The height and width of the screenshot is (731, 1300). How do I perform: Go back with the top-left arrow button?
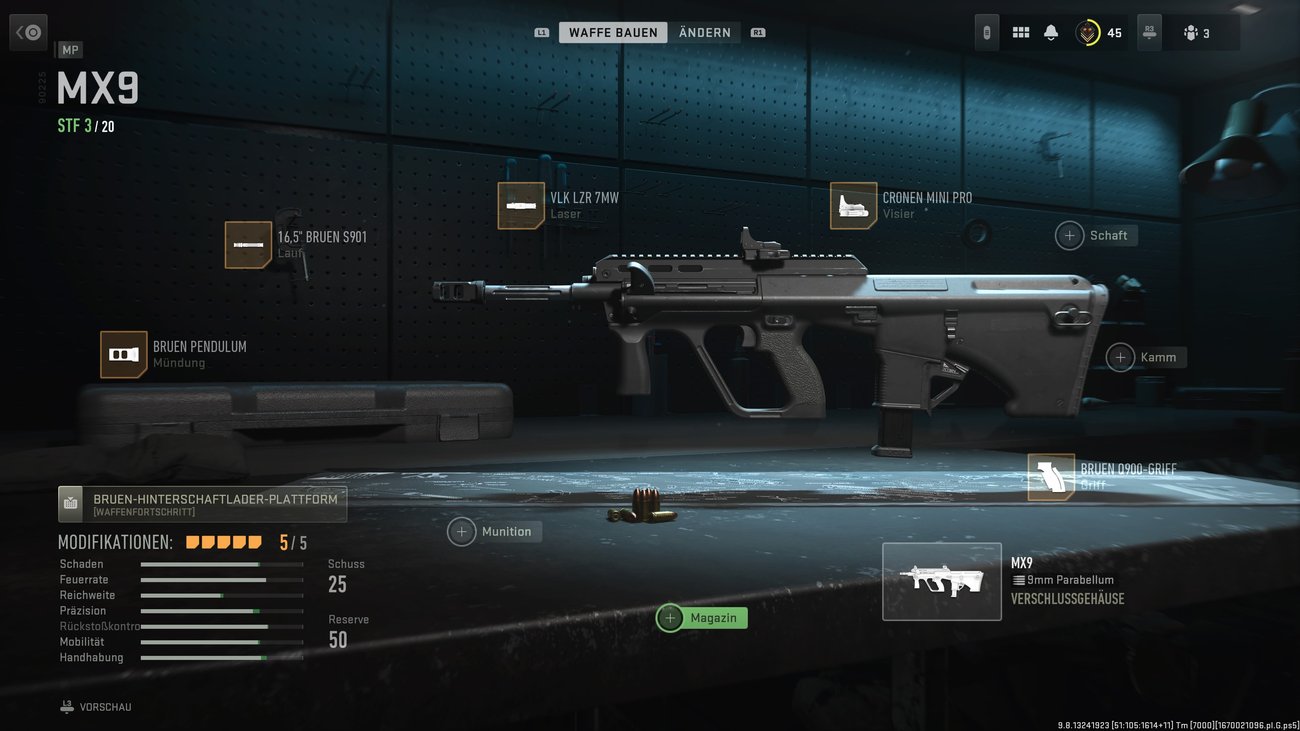point(28,33)
